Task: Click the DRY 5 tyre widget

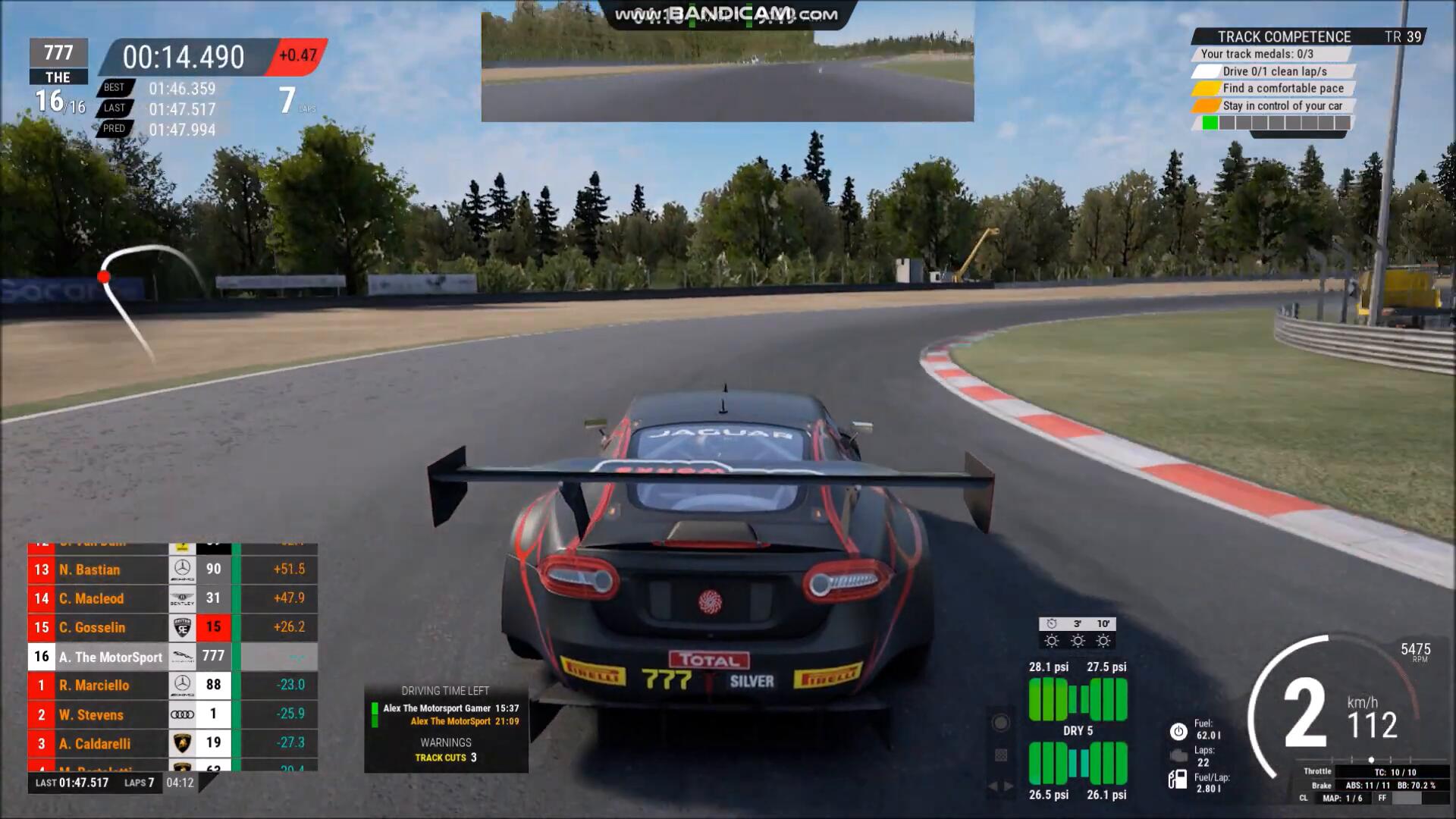Action: point(1078,730)
